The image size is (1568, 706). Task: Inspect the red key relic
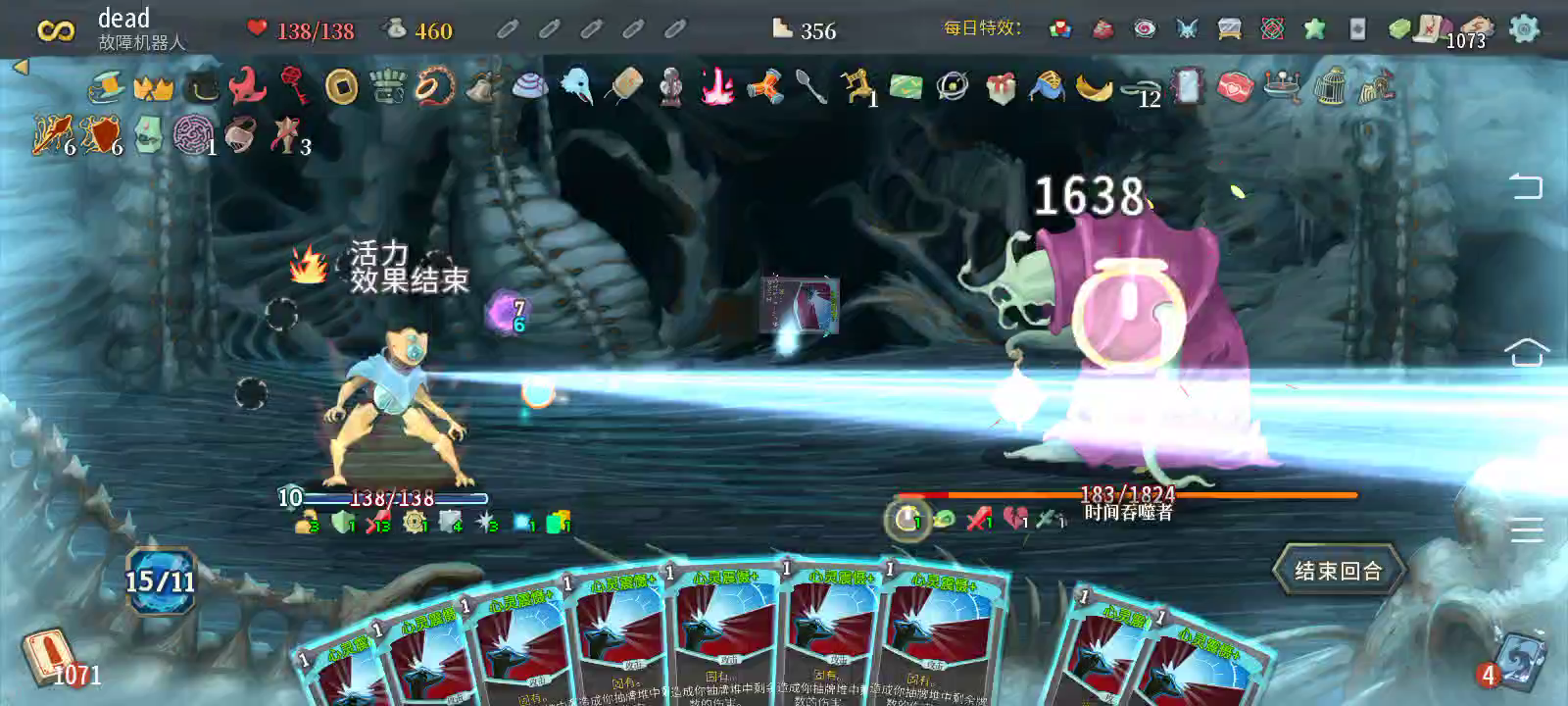tap(294, 85)
